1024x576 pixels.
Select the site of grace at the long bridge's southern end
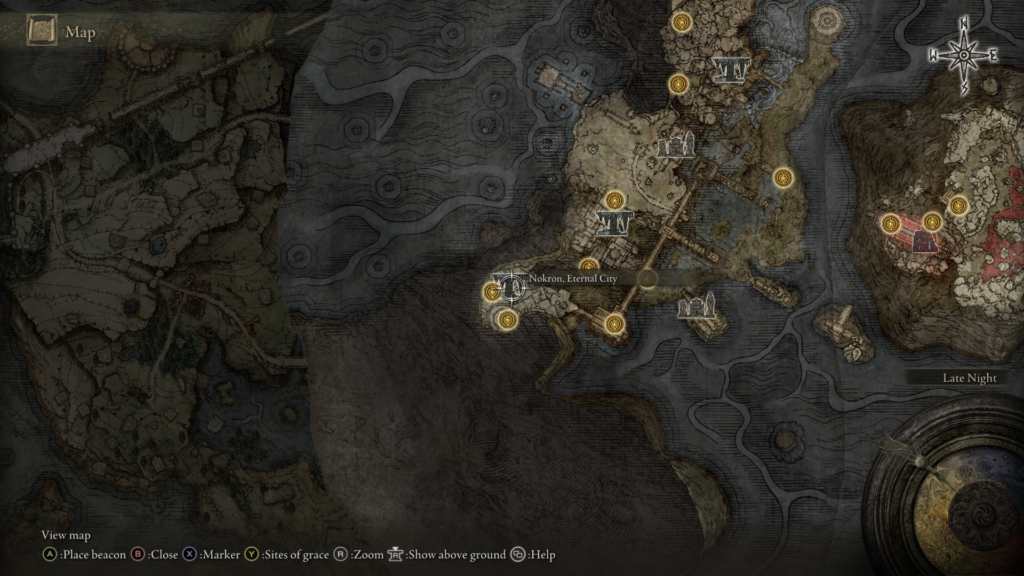614,323
